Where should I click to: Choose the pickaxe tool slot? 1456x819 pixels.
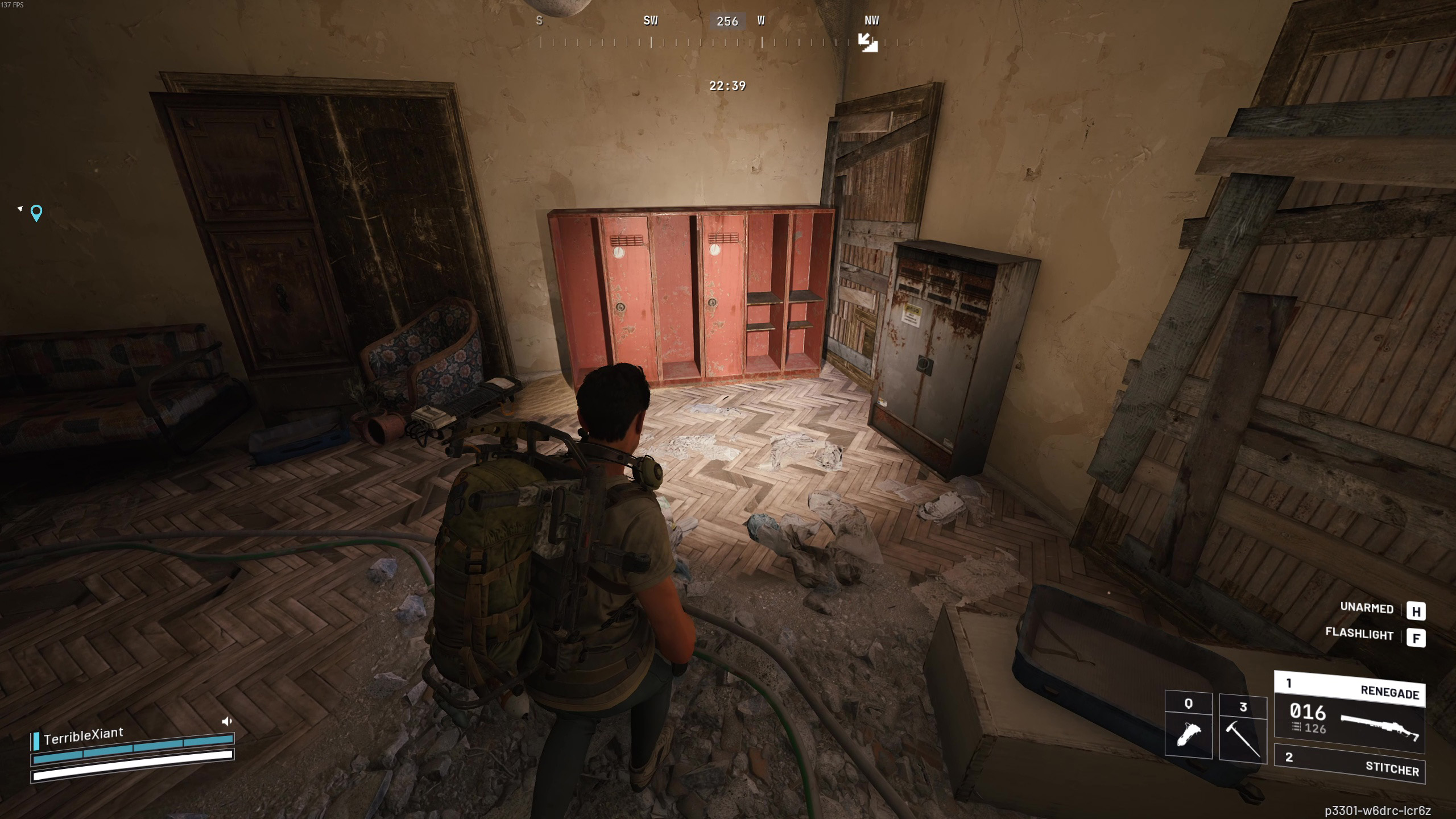[1243, 728]
